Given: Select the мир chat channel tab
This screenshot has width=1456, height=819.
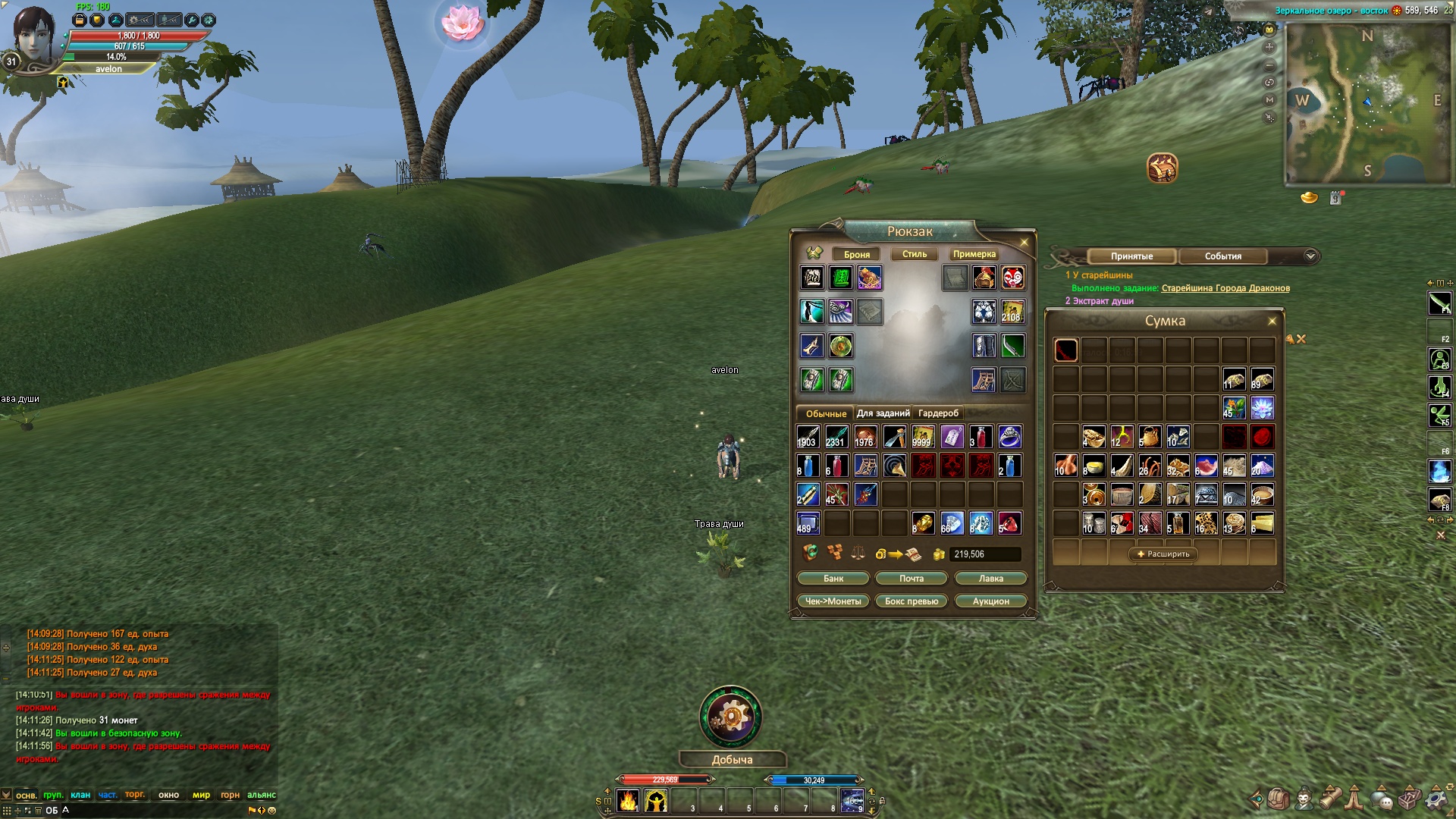Looking at the screenshot, I should [x=201, y=795].
